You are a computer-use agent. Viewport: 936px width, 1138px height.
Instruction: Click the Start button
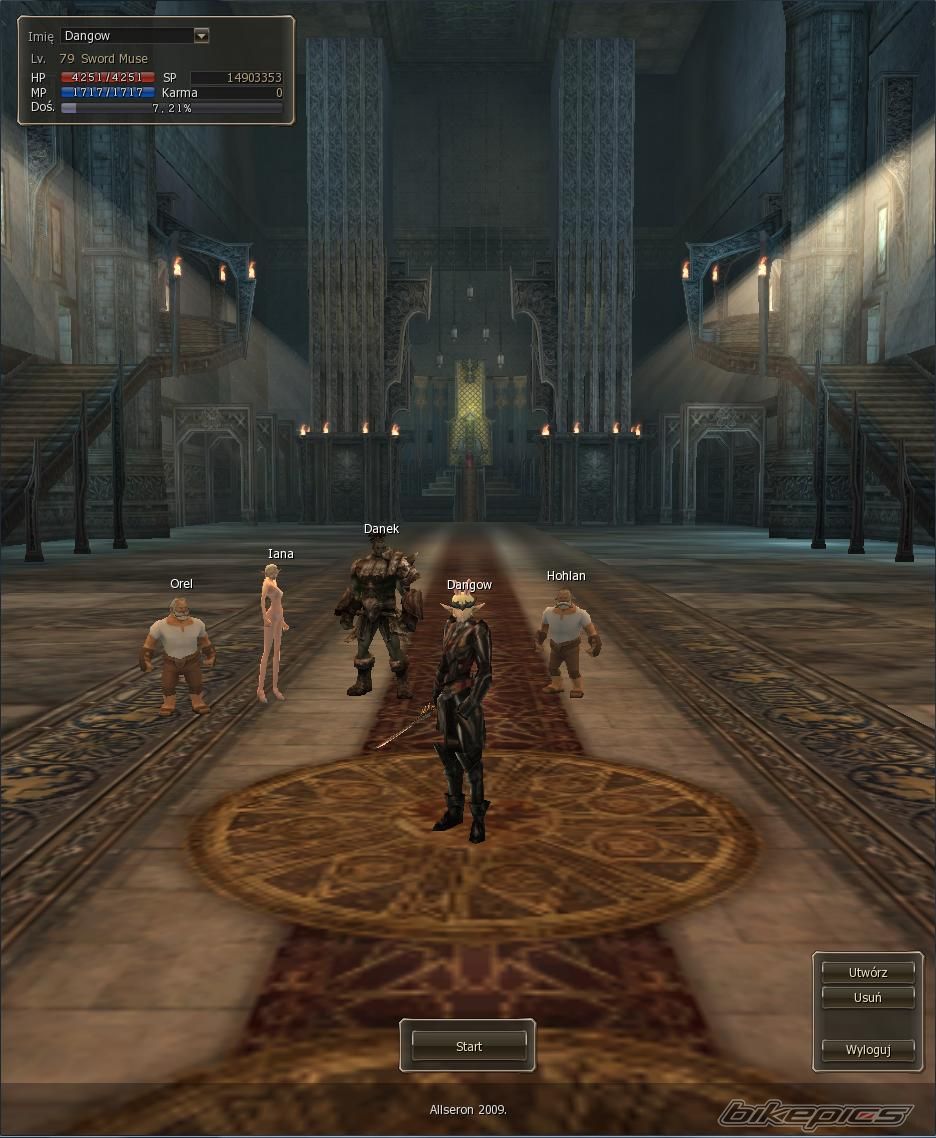pos(468,1046)
